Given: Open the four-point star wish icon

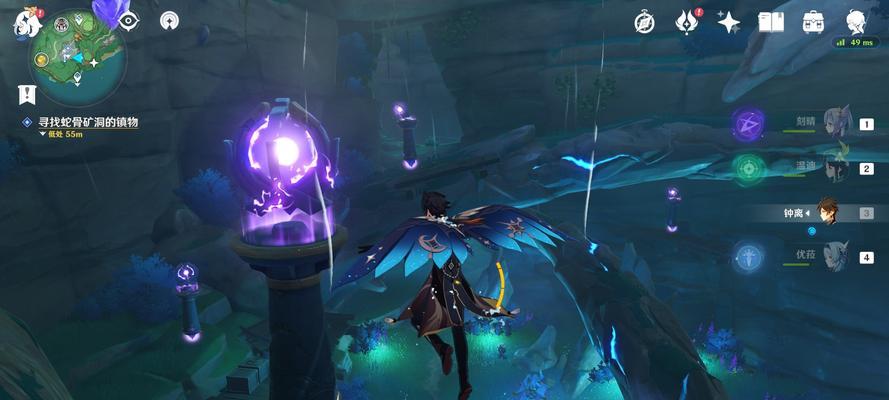Looking at the screenshot, I should point(728,22).
